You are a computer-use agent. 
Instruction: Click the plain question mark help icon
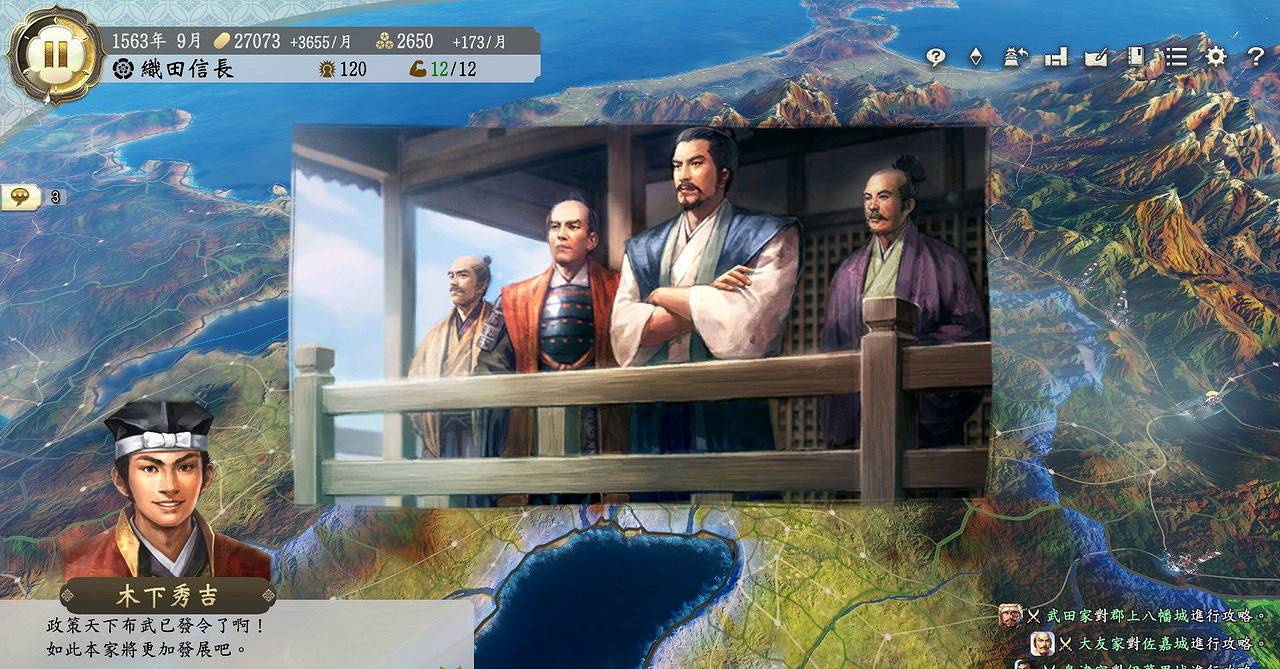click(1256, 57)
